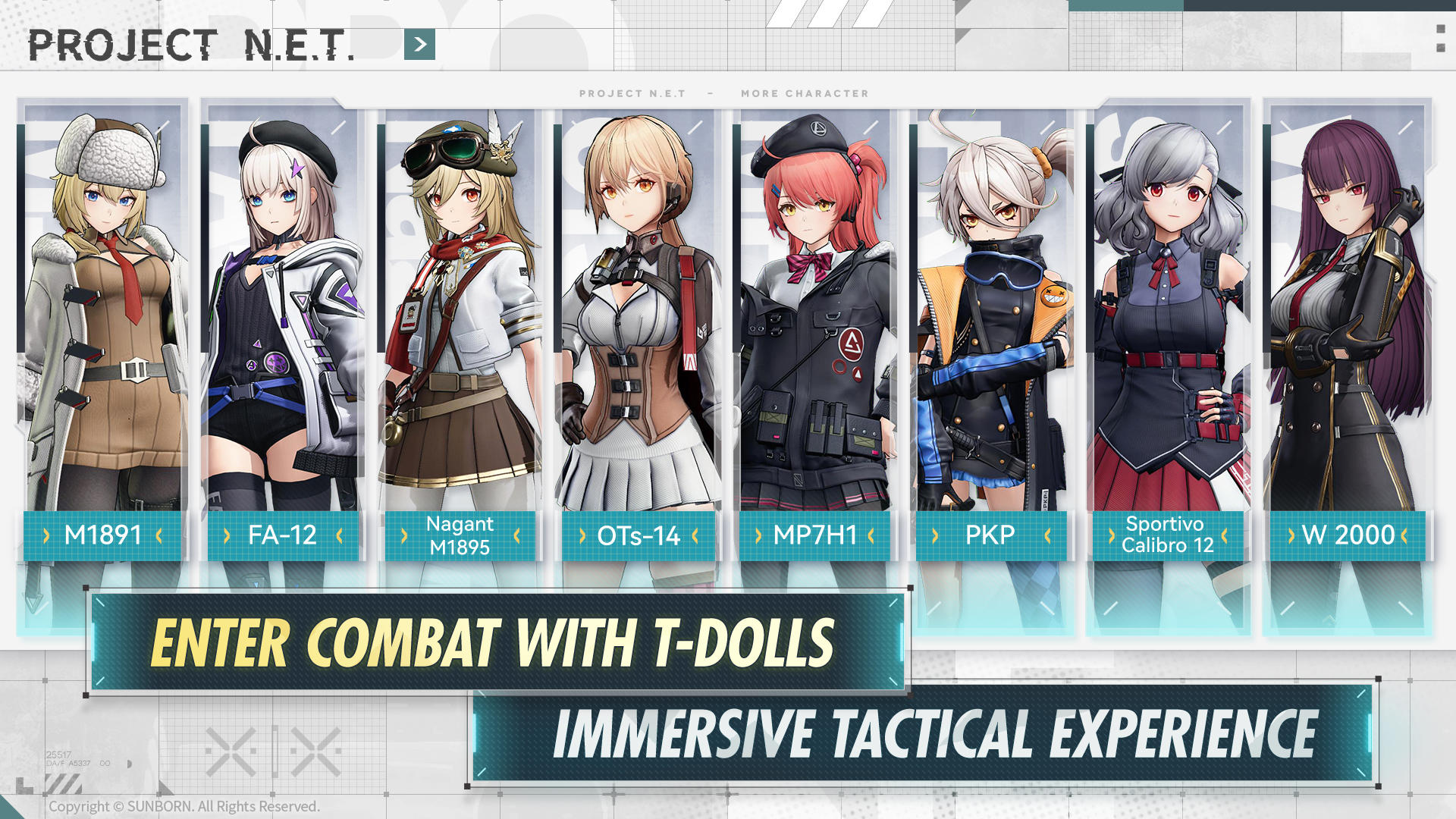The width and height of the screenshot is (1456, 819).
Task: Toggle the left arrow beside the W 2000 label
Action: pyautogui.click(x=1291, y=535)
